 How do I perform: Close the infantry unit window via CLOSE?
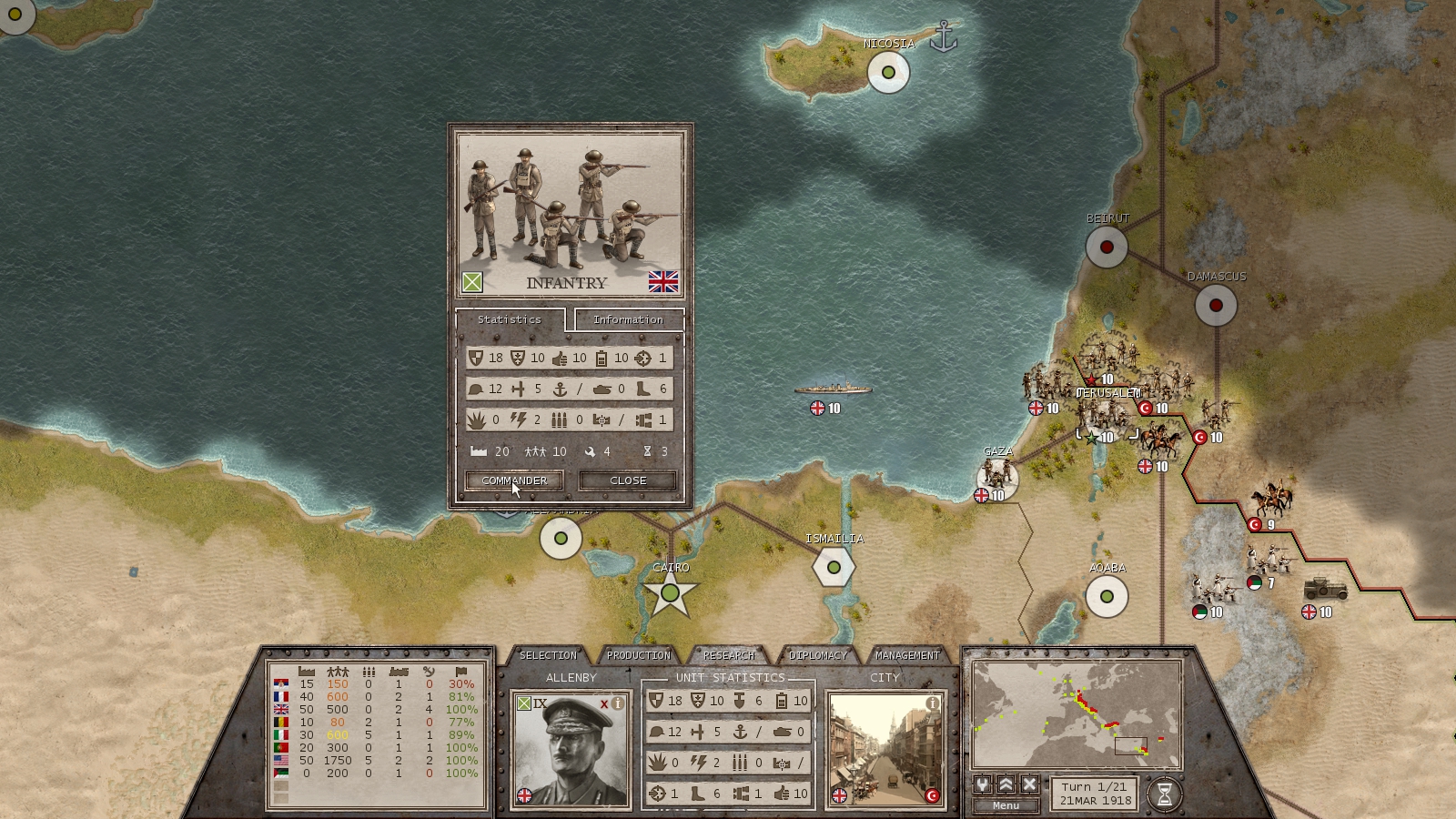[626, 480]
